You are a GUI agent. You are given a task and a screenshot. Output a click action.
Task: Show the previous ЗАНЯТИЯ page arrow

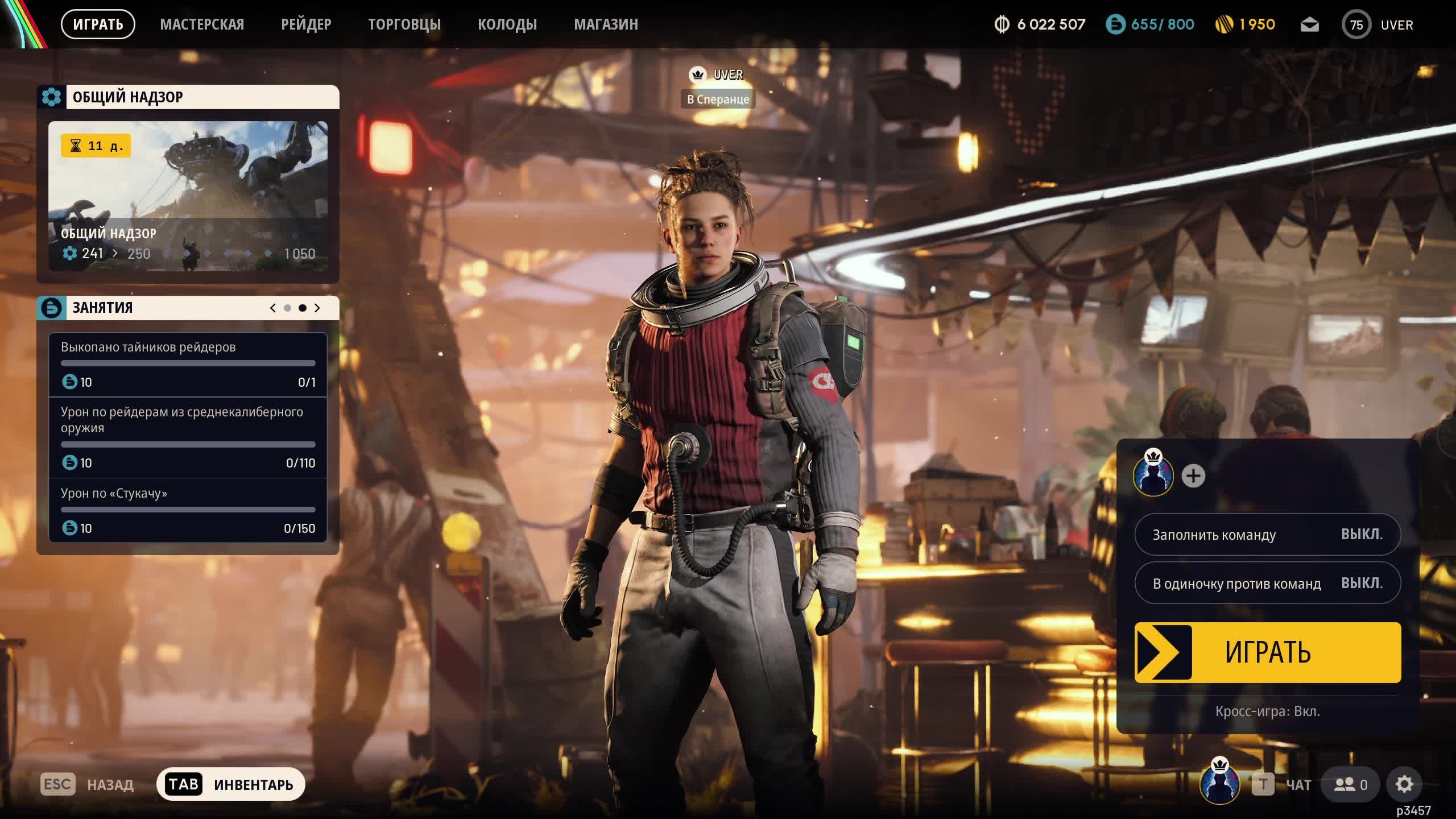click(x=273, y=308)
